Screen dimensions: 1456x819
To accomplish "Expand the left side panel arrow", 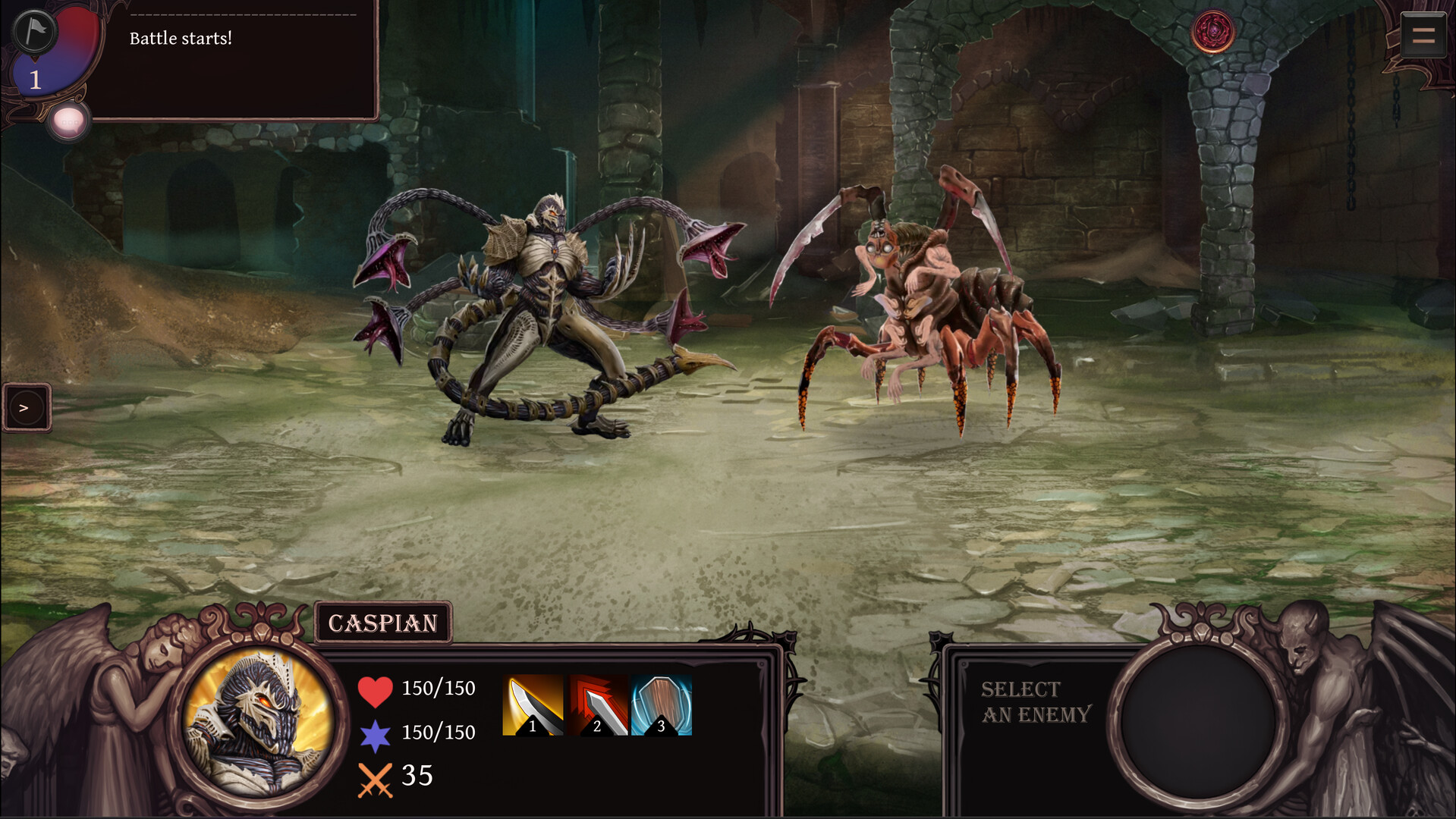I will tap(27, 407).
